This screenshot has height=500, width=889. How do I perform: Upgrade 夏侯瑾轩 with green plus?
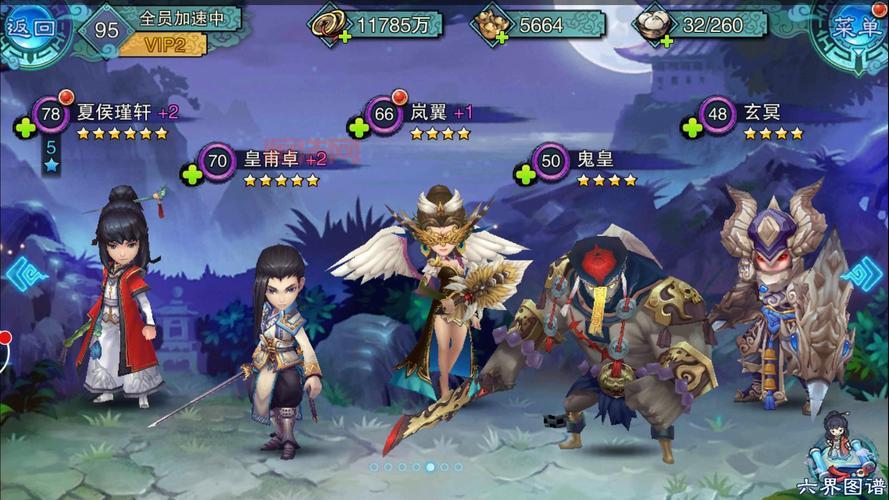23,128
